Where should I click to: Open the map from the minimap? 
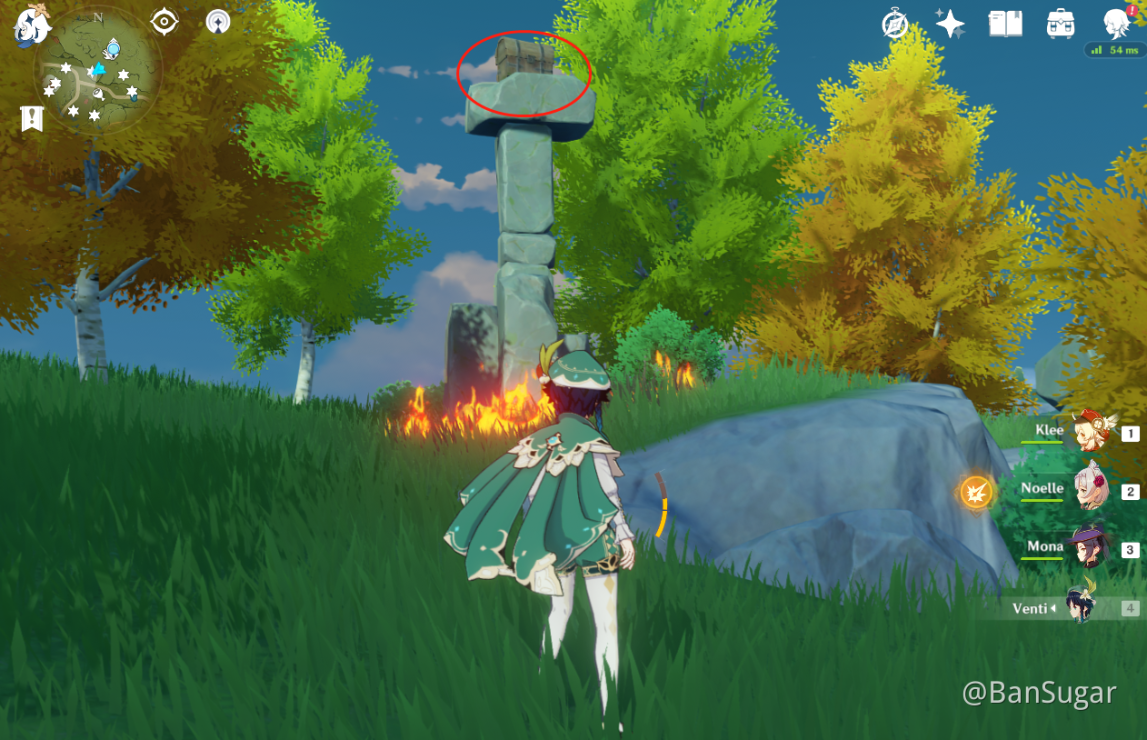pos(97,72)
